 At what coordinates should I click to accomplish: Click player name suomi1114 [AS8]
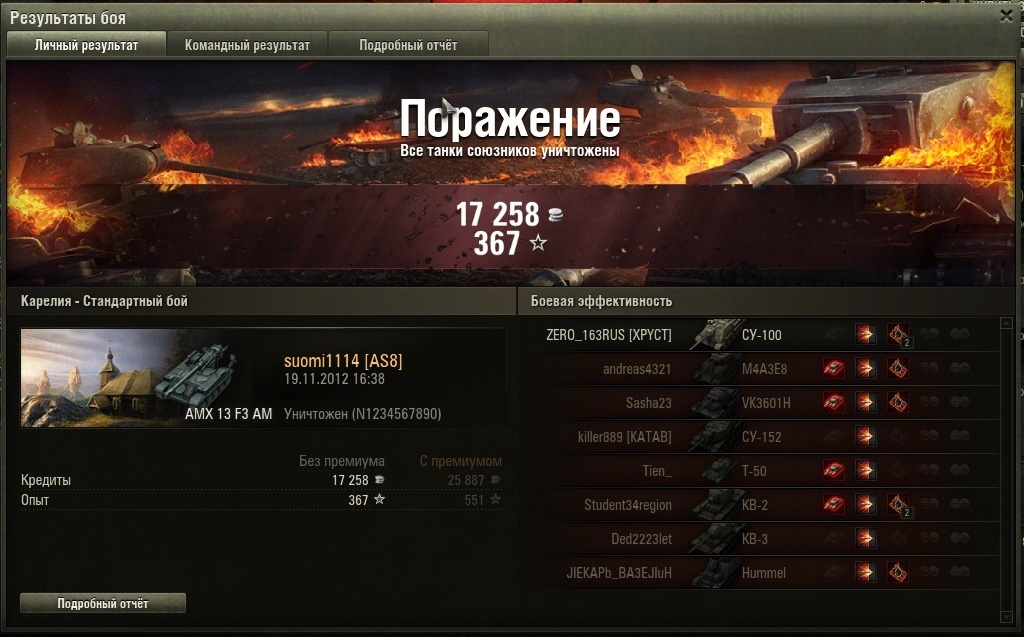[343, 361]
